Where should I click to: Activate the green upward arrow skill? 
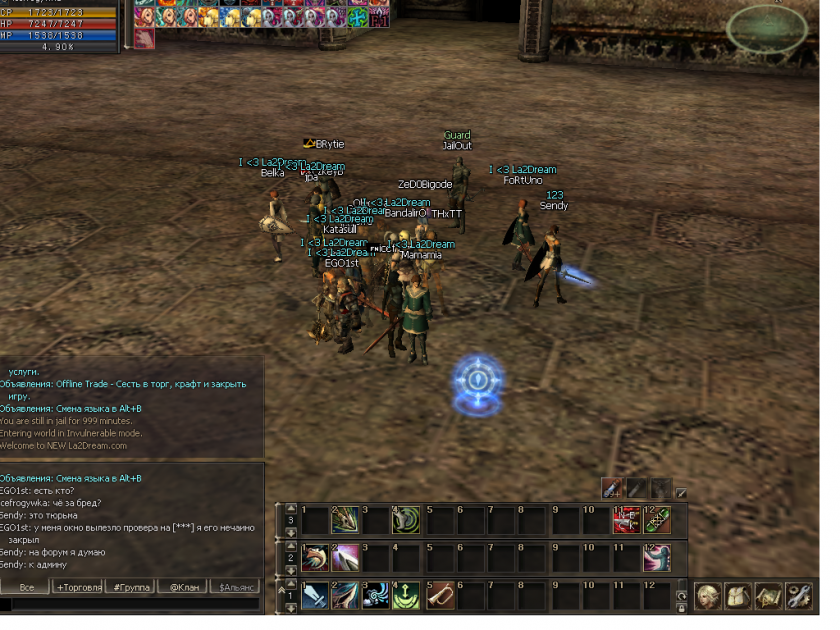(406, 596)
